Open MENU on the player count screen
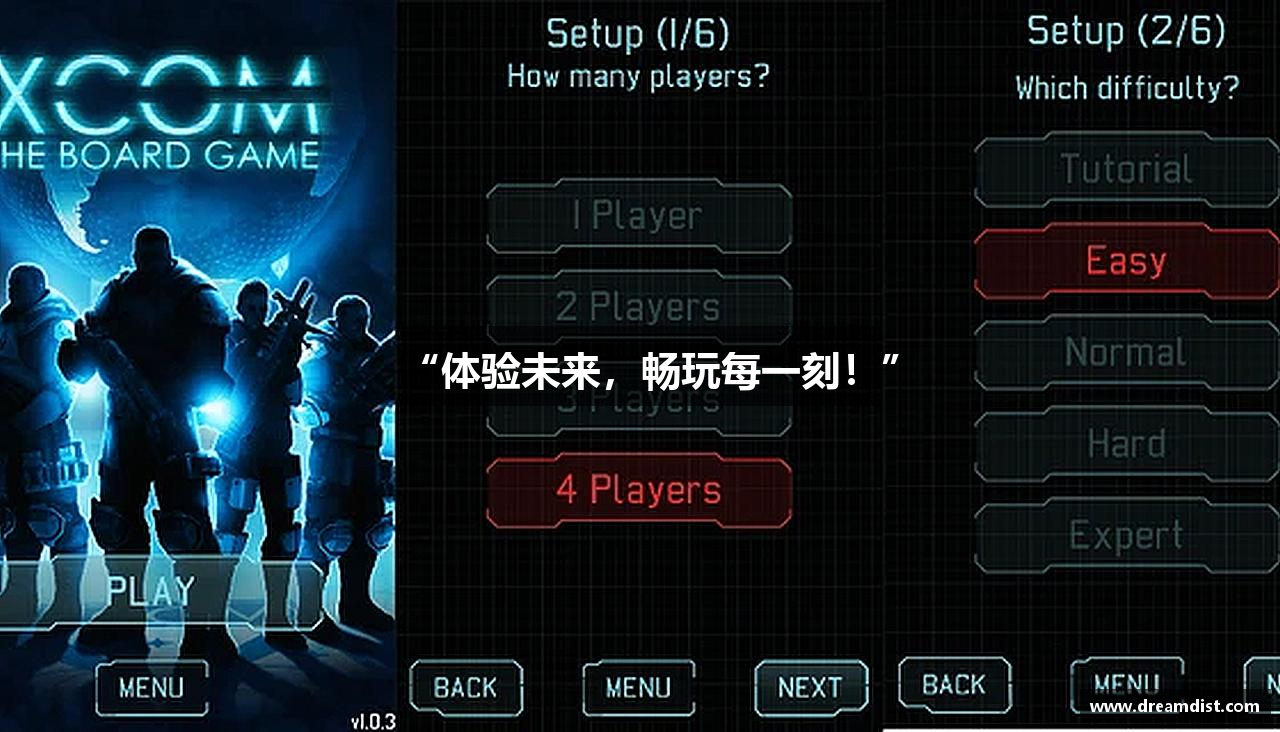 coord(637,688)
